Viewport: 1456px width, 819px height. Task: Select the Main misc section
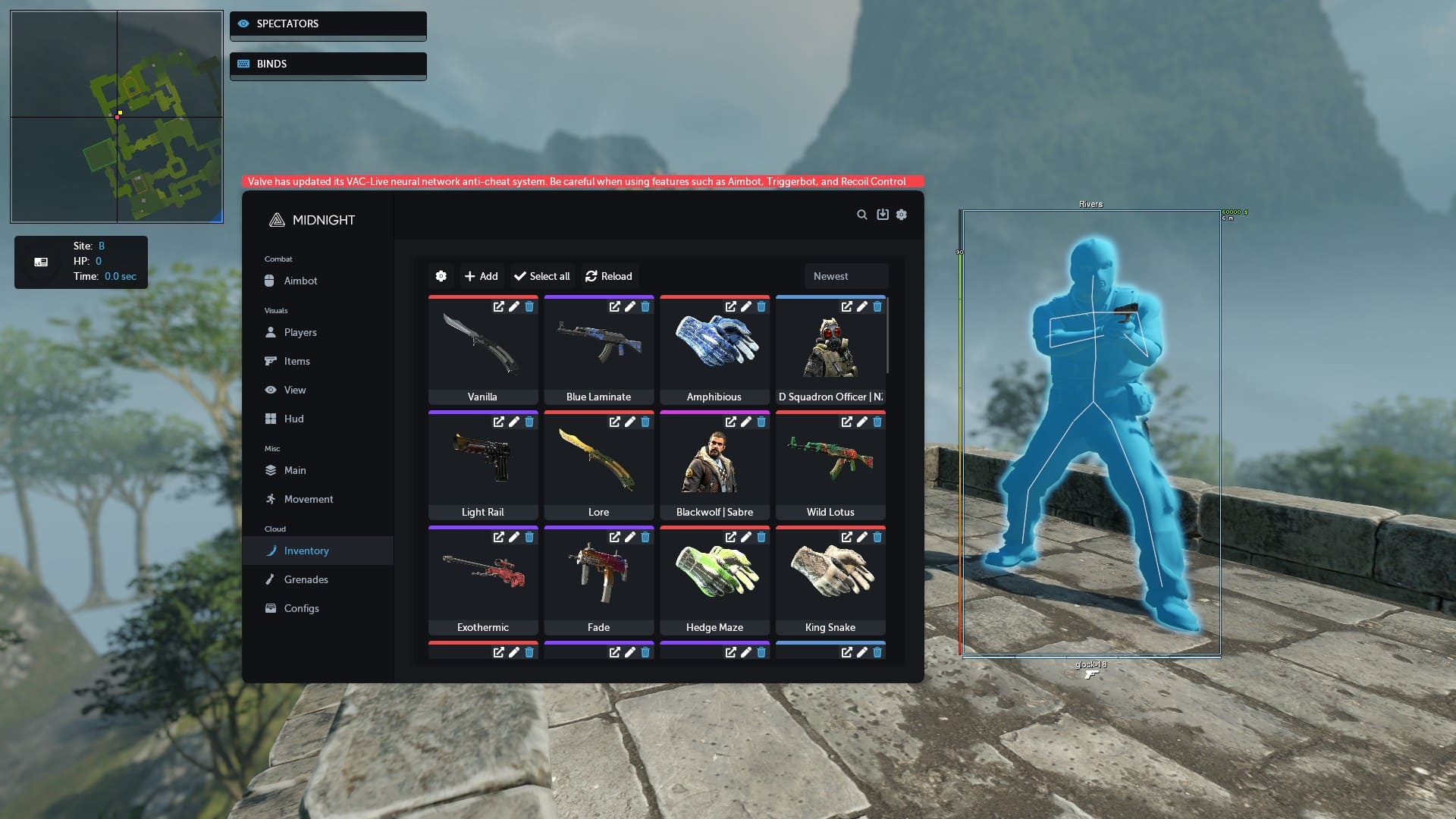click(295, 470)
